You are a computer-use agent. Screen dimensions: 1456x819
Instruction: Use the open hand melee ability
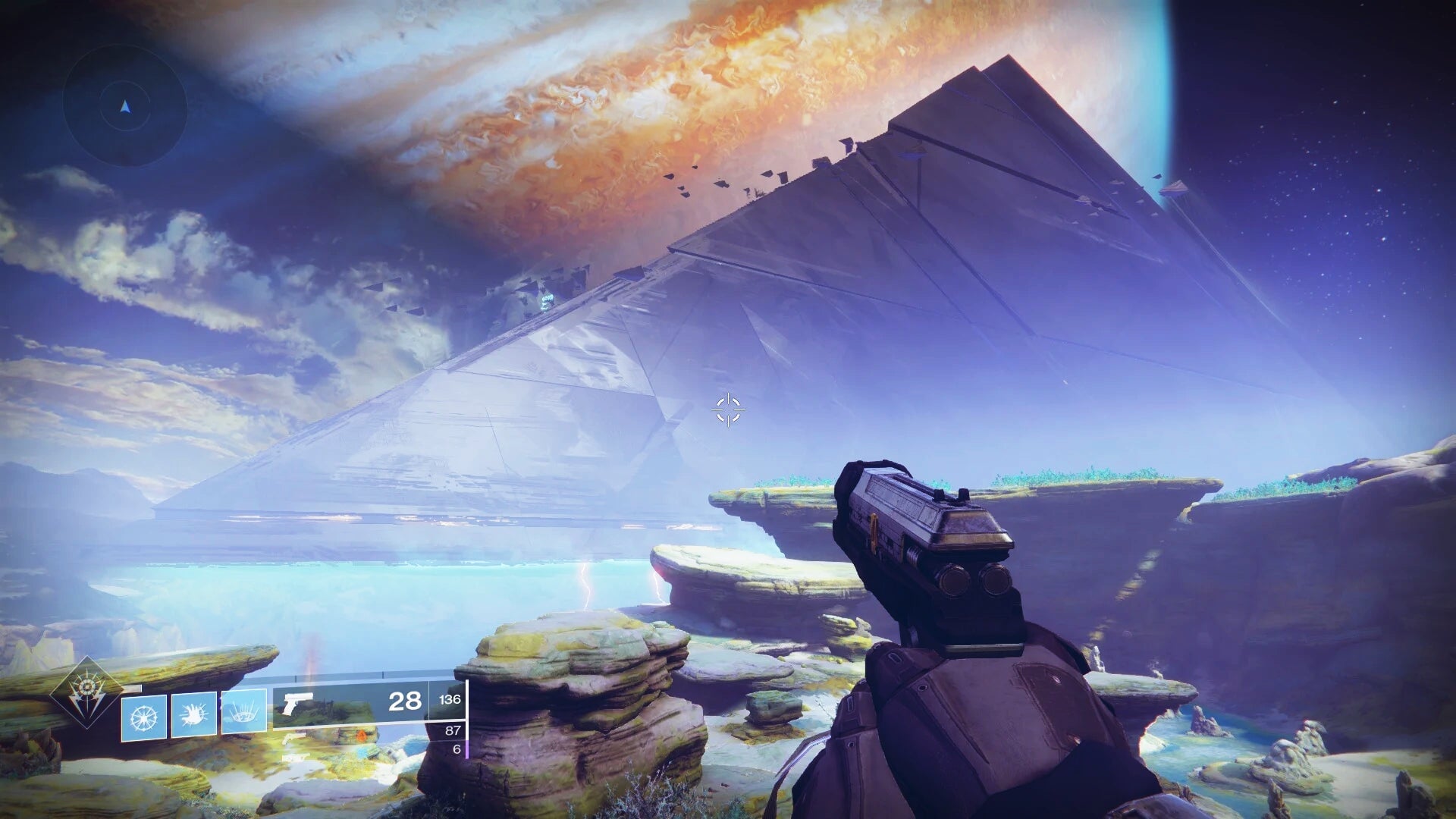193,714
